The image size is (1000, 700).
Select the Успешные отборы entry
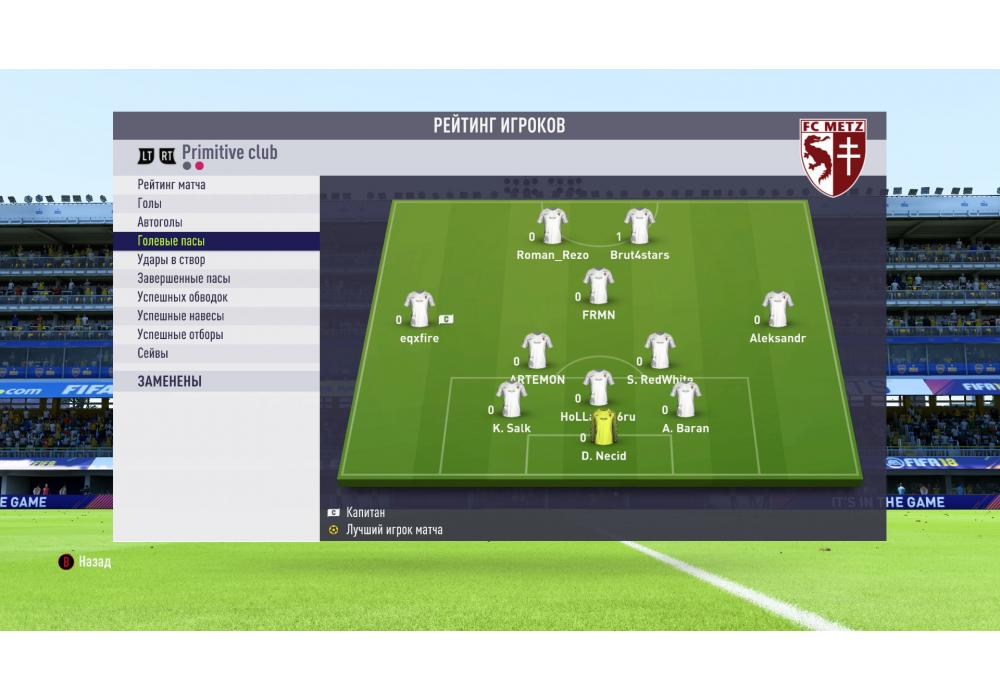180,335
